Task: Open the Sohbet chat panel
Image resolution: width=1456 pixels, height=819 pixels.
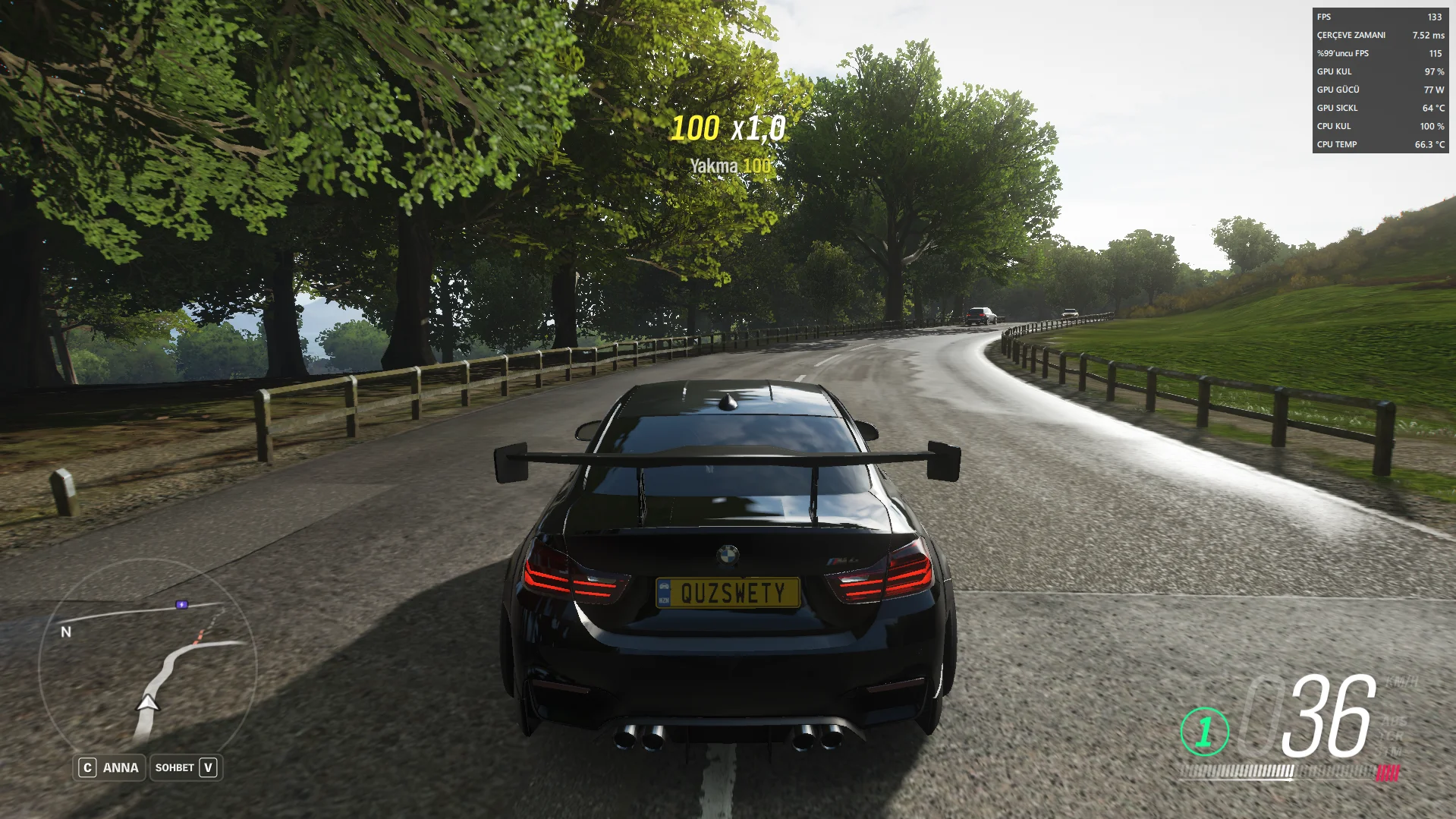Action: pos(186,767)
